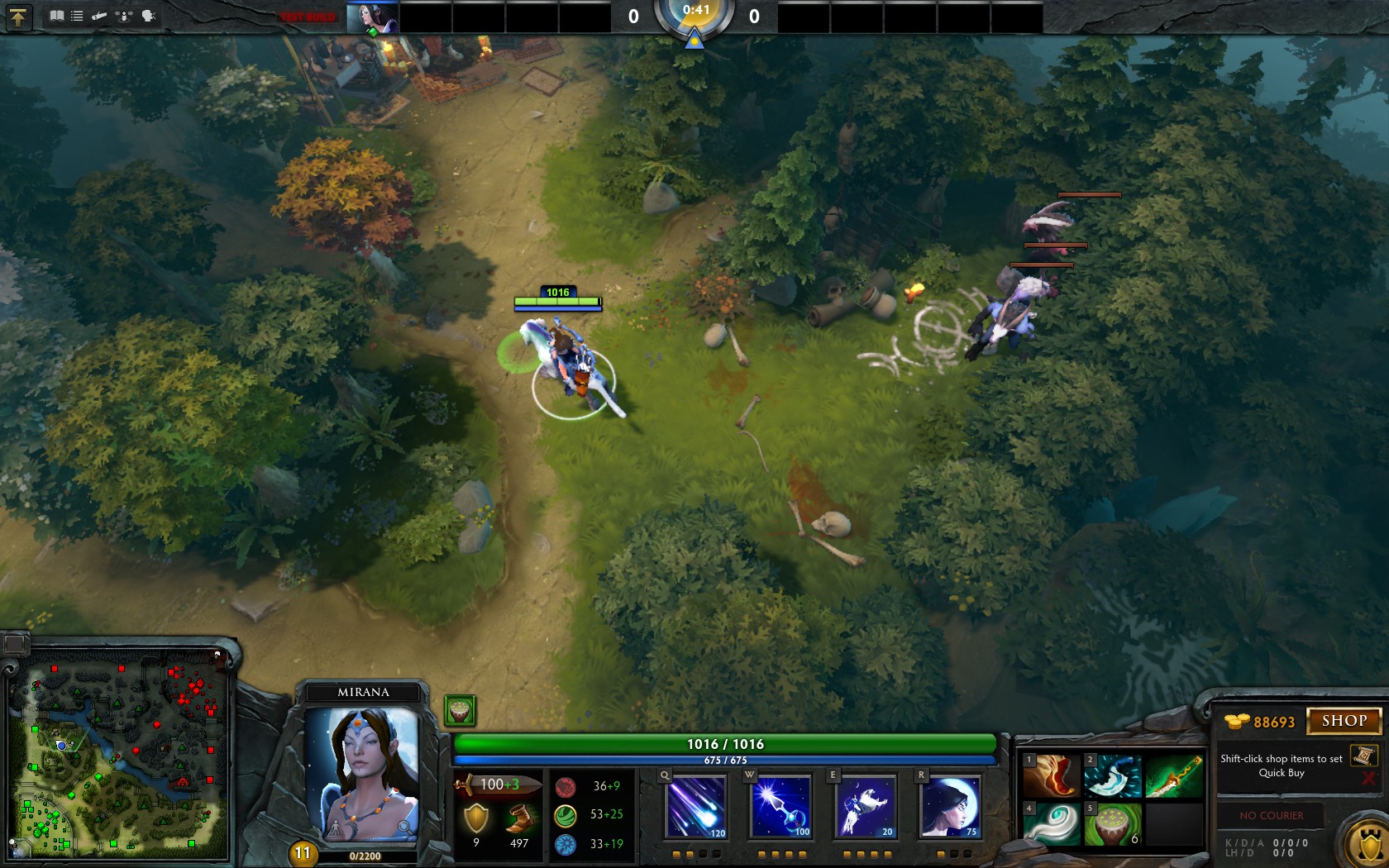Use the Leap ability
The width and height of the screenshot is (1389, 868).
(x=866, y=807)
